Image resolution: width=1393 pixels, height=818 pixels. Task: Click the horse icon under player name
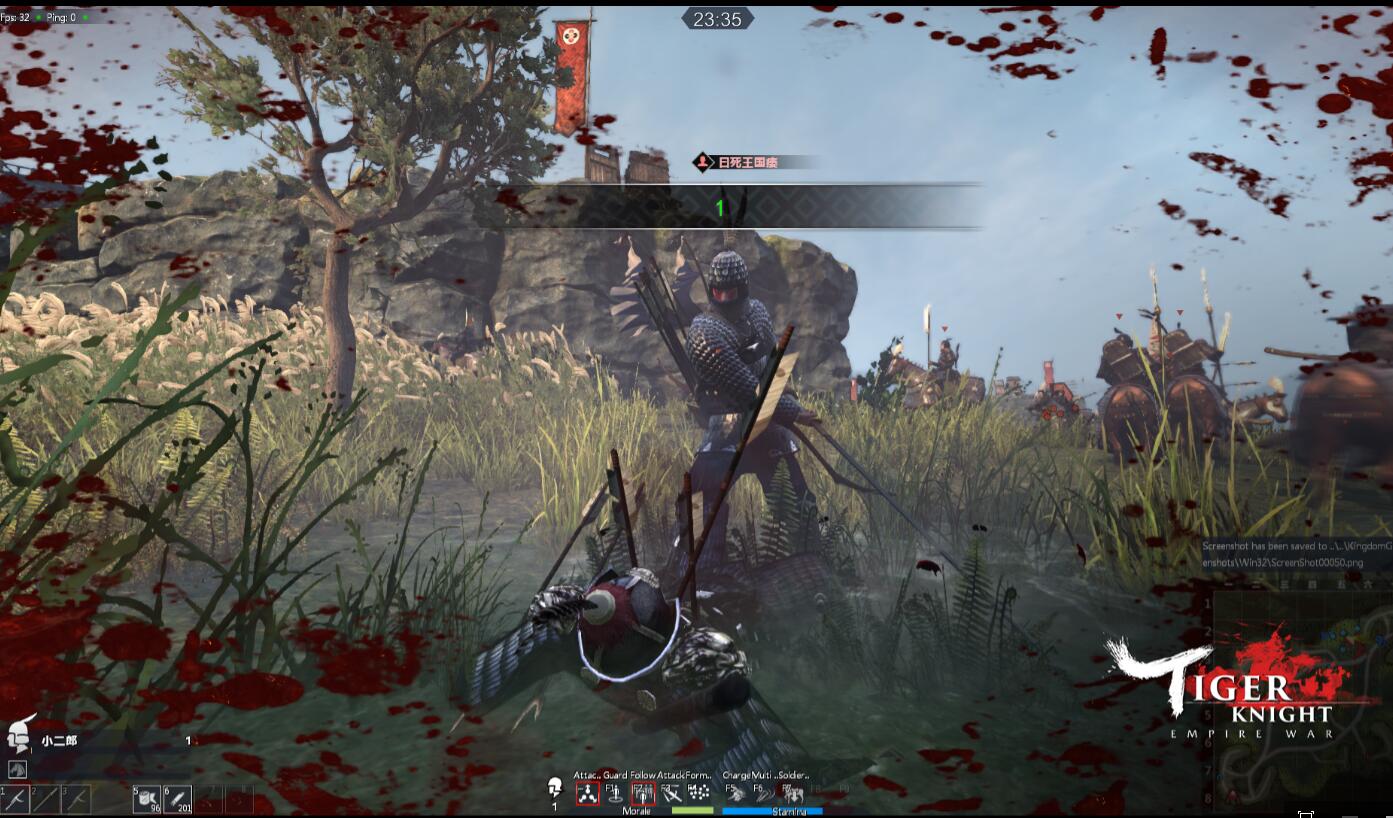[18, 769]
